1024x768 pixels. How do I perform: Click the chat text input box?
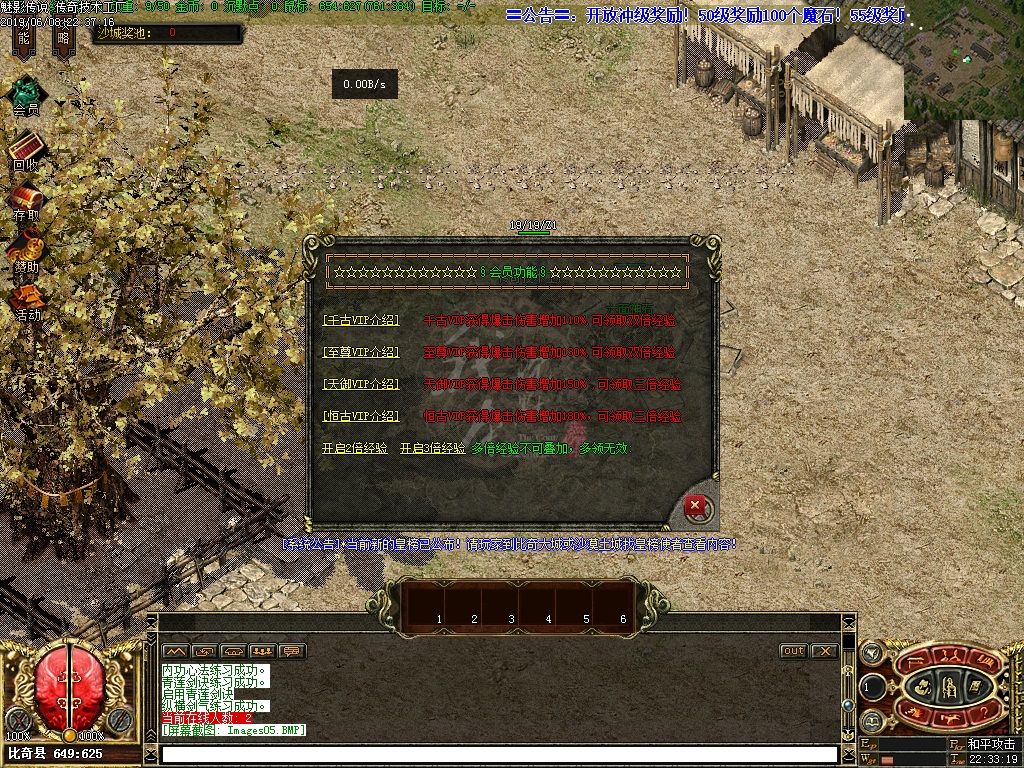[498, 755]
